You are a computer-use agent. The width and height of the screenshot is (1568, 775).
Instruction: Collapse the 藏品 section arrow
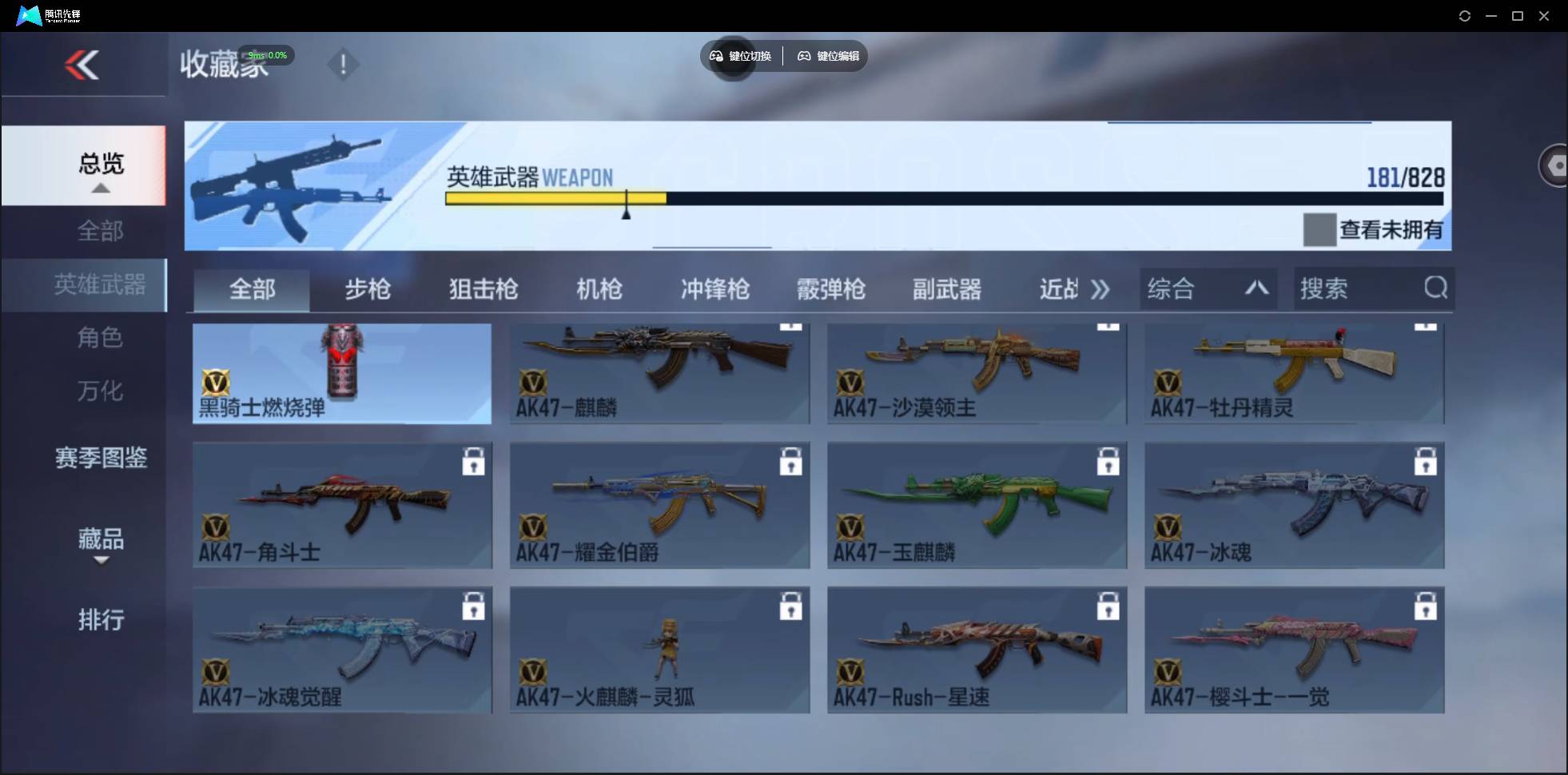tap(101, 562)
